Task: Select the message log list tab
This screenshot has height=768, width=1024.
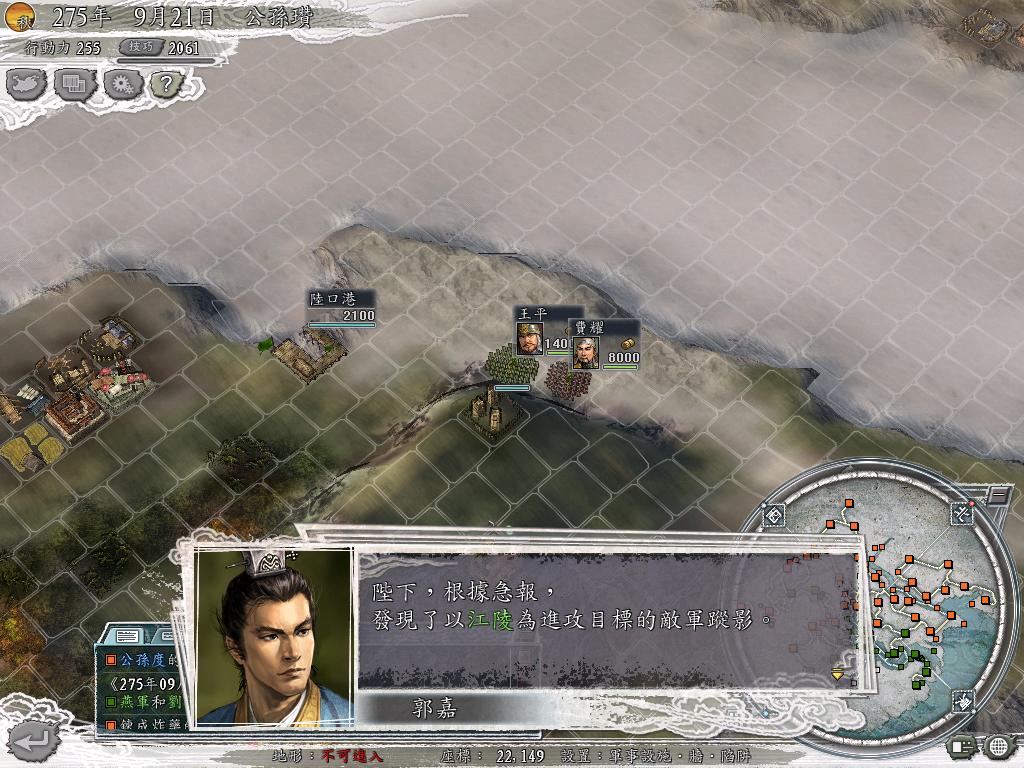Action: pos(127,636)
